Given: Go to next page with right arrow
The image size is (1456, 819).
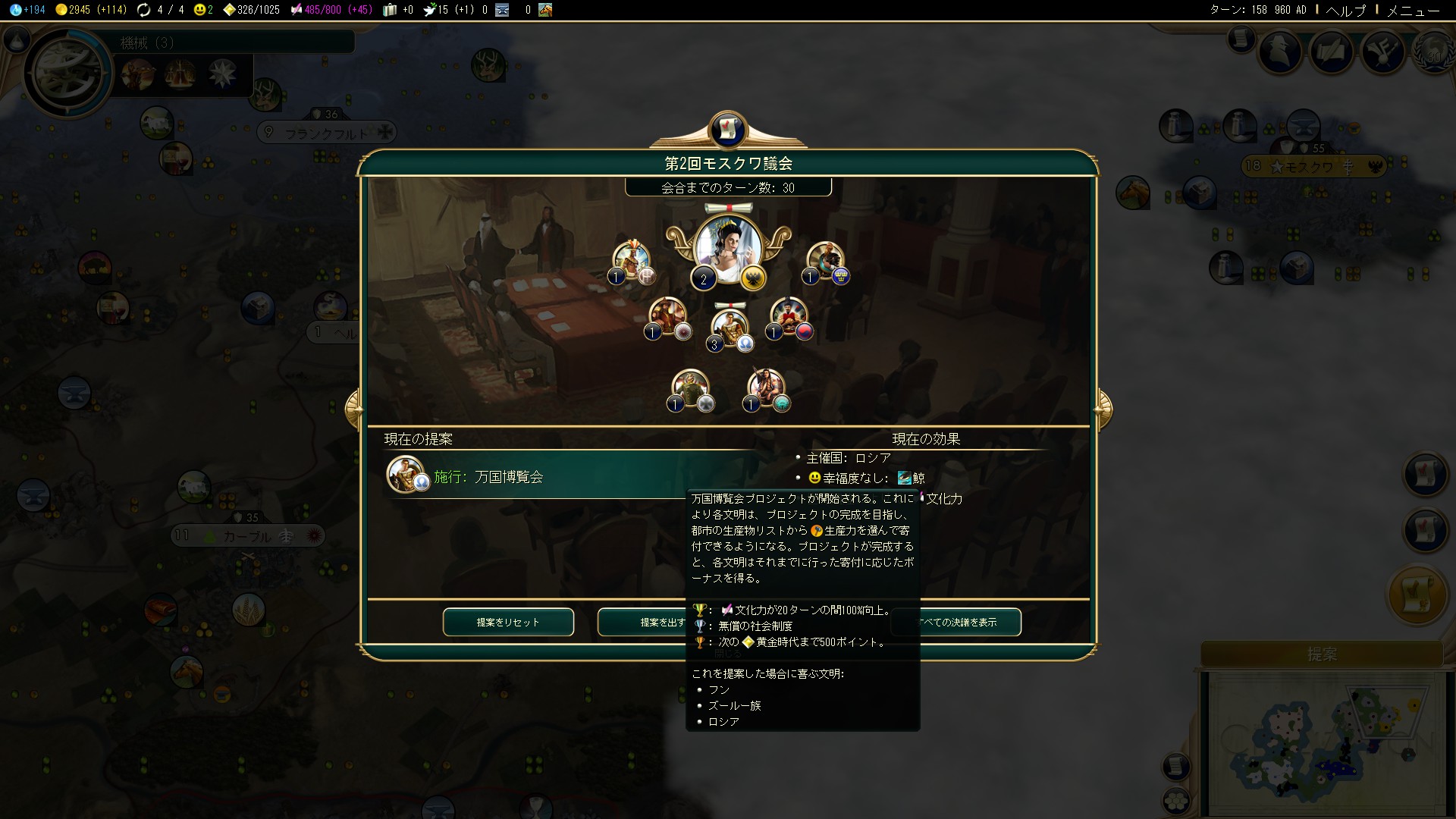Looking at the screenshot, I should tap(1103, 409).
